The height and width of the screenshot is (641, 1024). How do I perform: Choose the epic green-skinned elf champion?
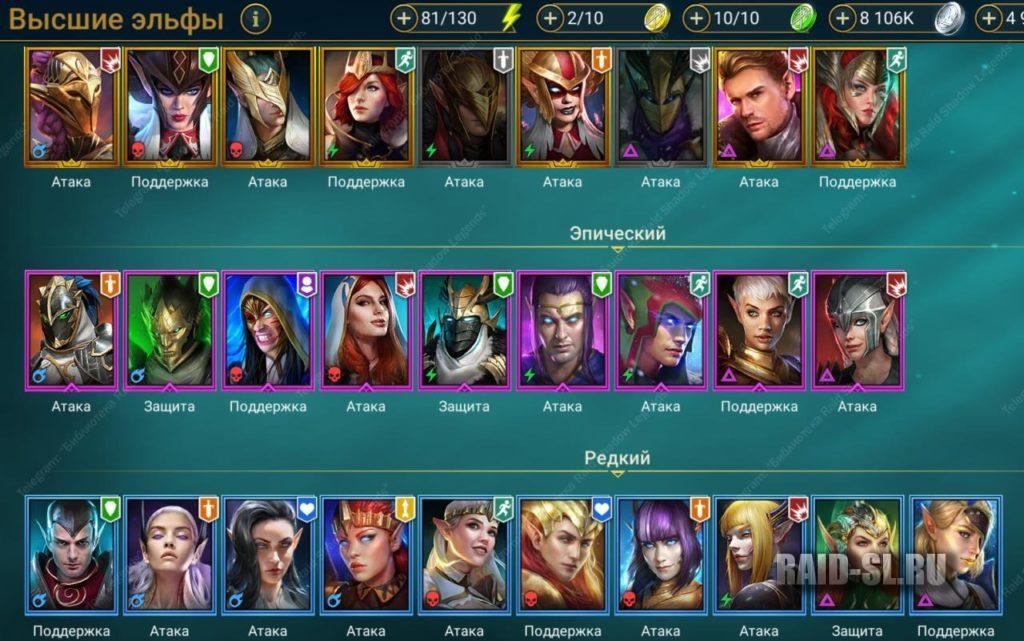pyautogui.click(x=168, y=330)
